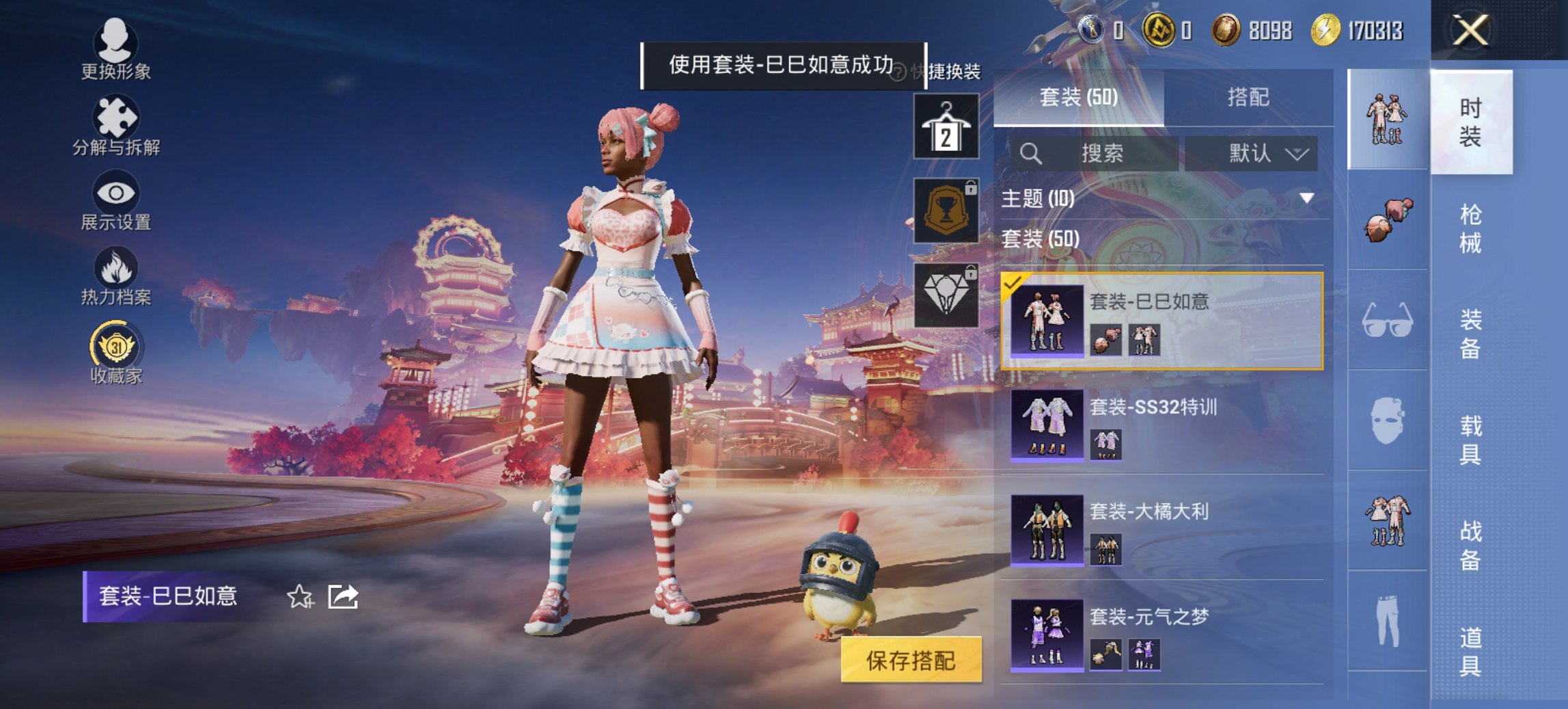Open 展示设置 display settings
The height and width of the screenshot is (709, 1568).
(x=116, y=202)
